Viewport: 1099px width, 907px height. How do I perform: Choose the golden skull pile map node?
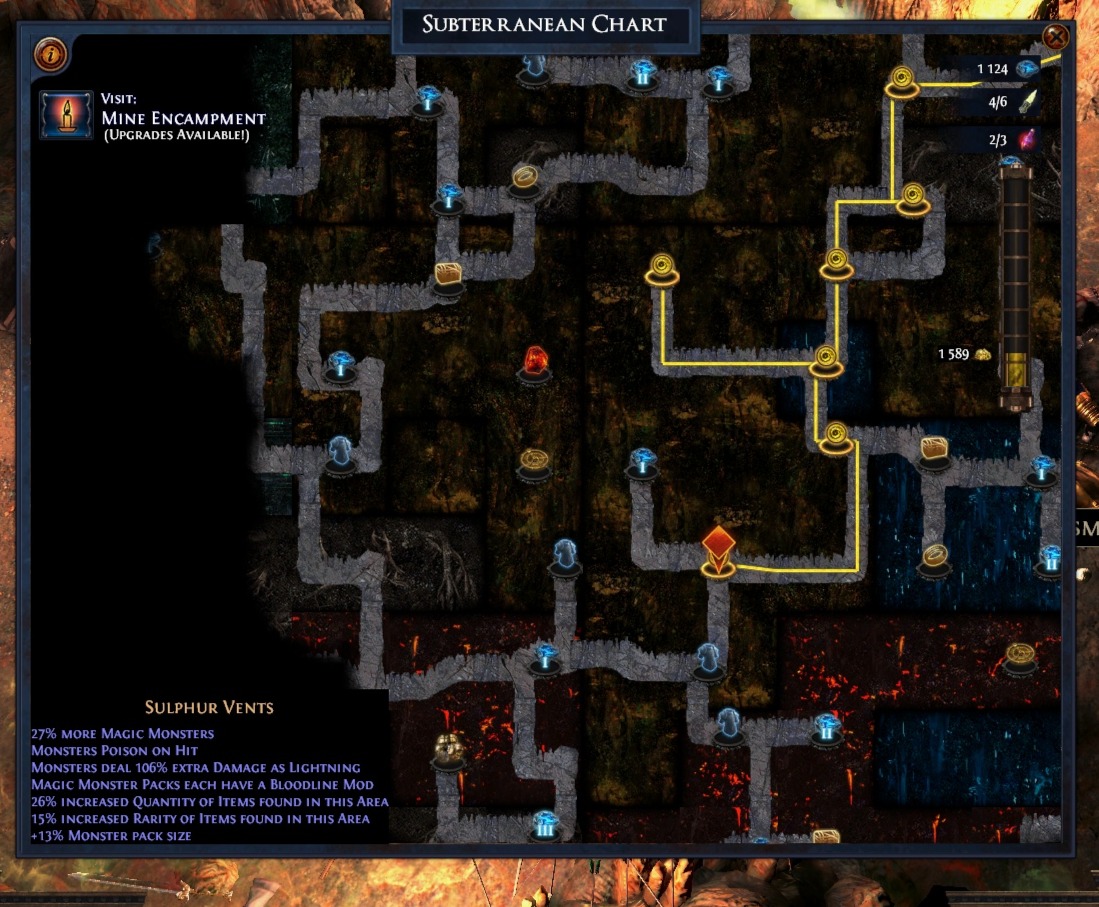click(447, 750)
